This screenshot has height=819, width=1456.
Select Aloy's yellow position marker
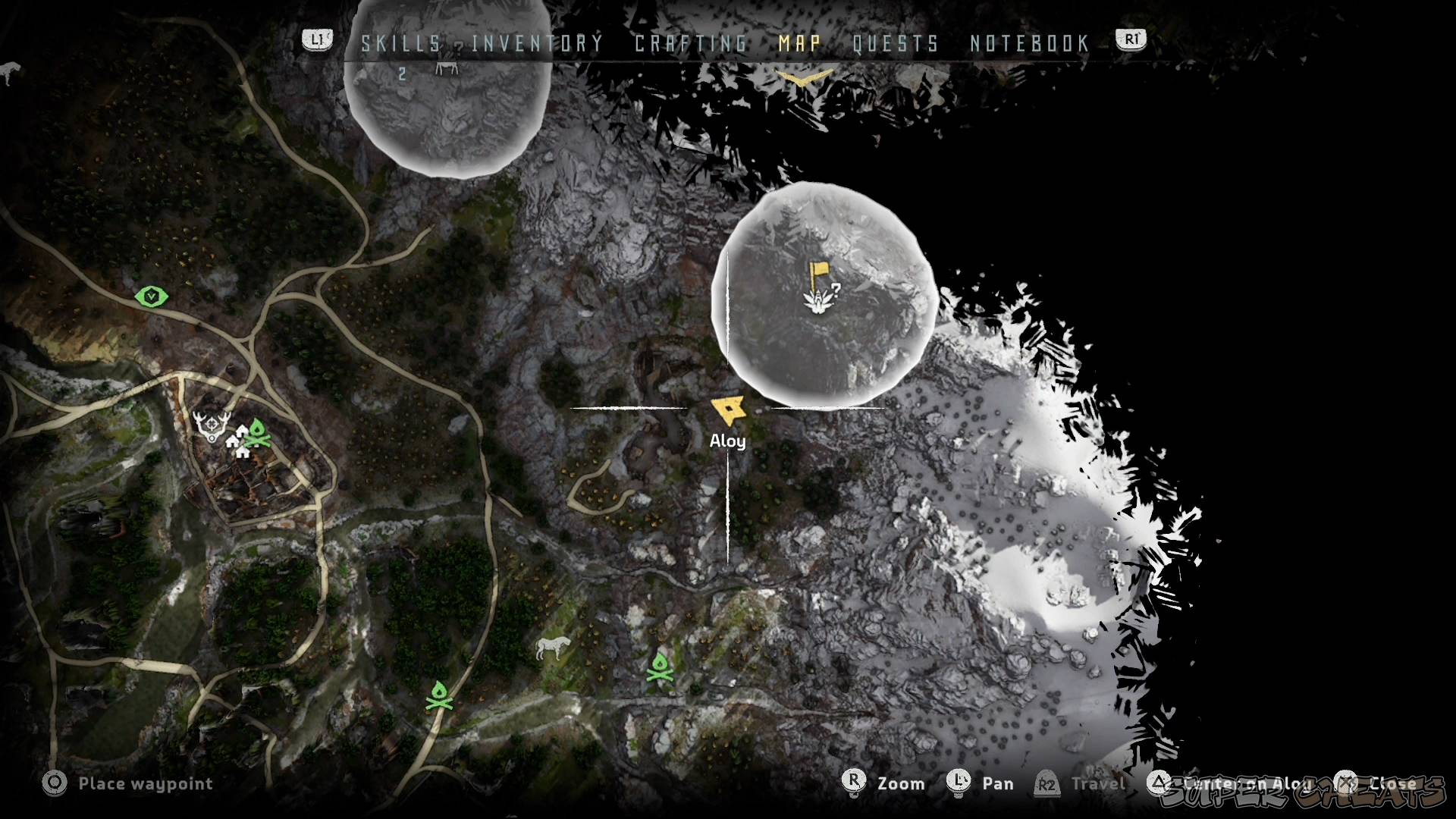729,411
